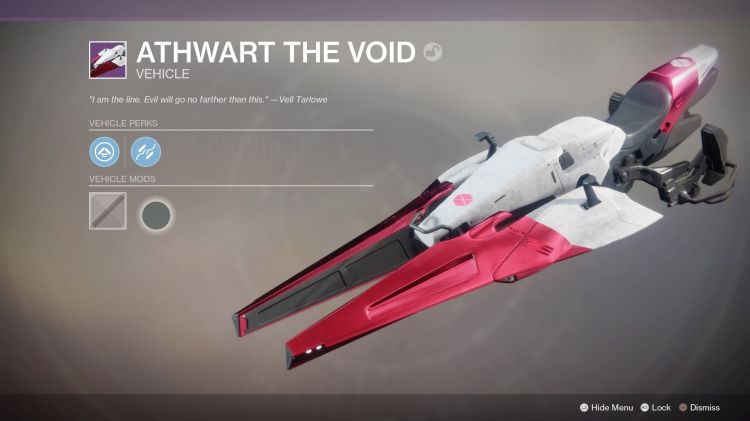Inspect the first vehicle perk with arrow emblem
The width and height of the screenshot is (750, 421).
pyautogui.click(x=104, y=152)
